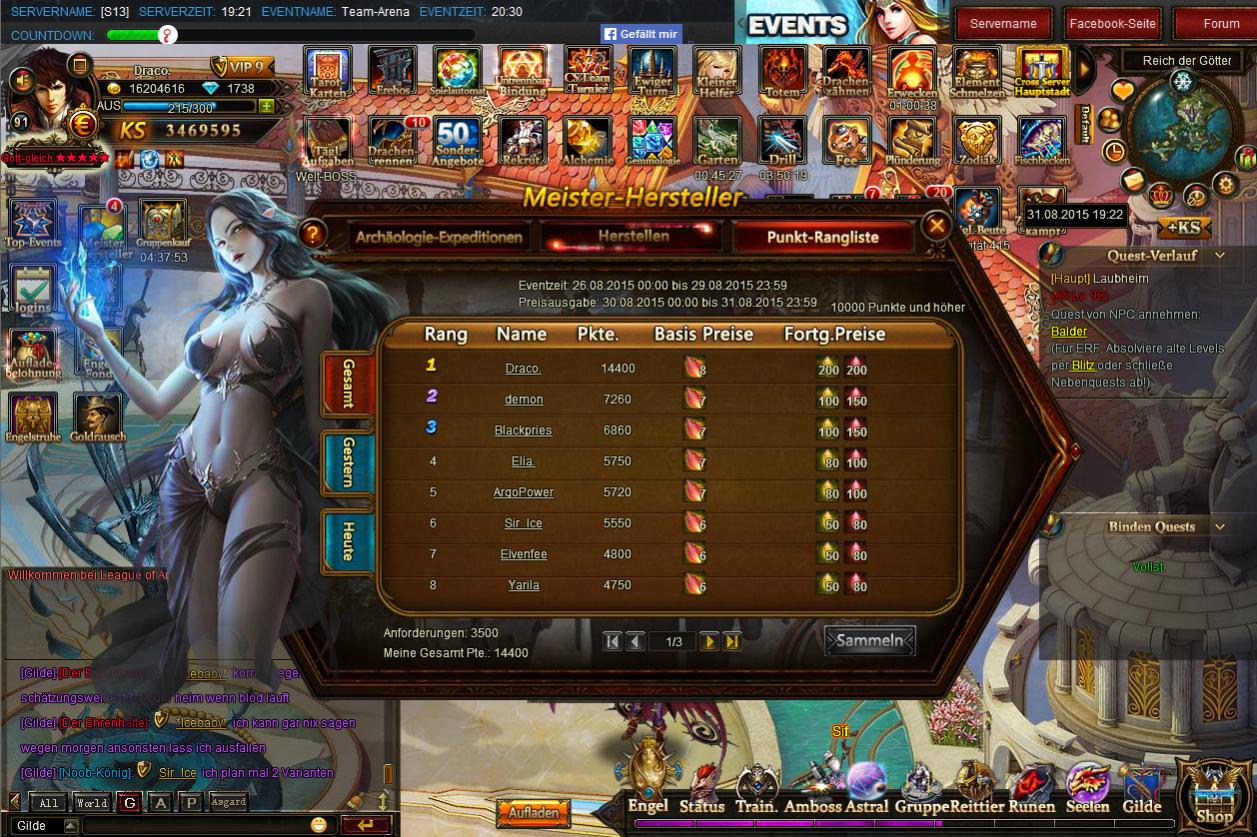1257x837 pixels.
Task: Select the Punkt-Rangliste tab
Action: click(x=822, y=237)
